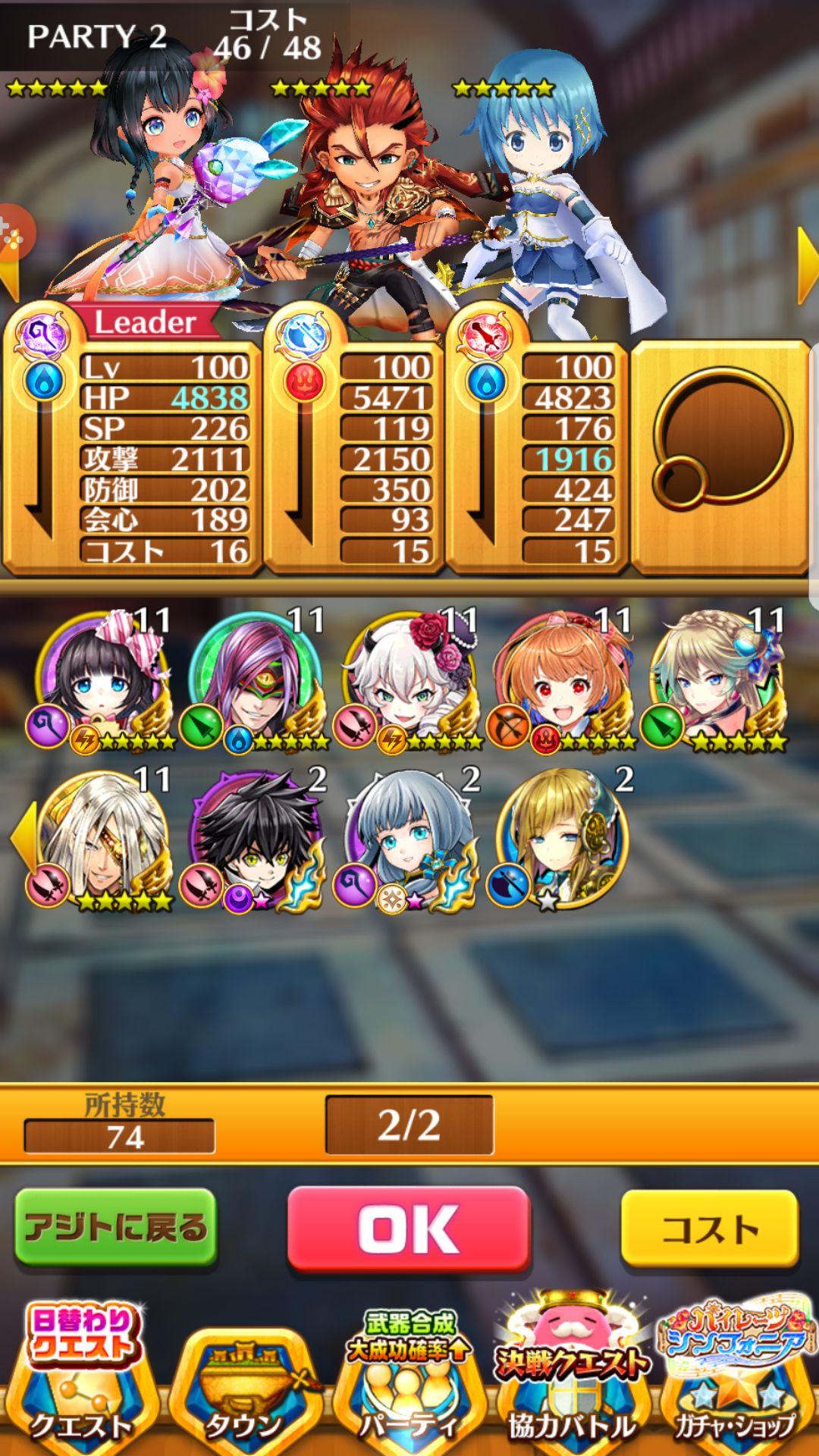Viewport: 819px width, 1456px height.
Task: Select the silver-haired hooded girl portrait
Action: click(x=409, y=838)
